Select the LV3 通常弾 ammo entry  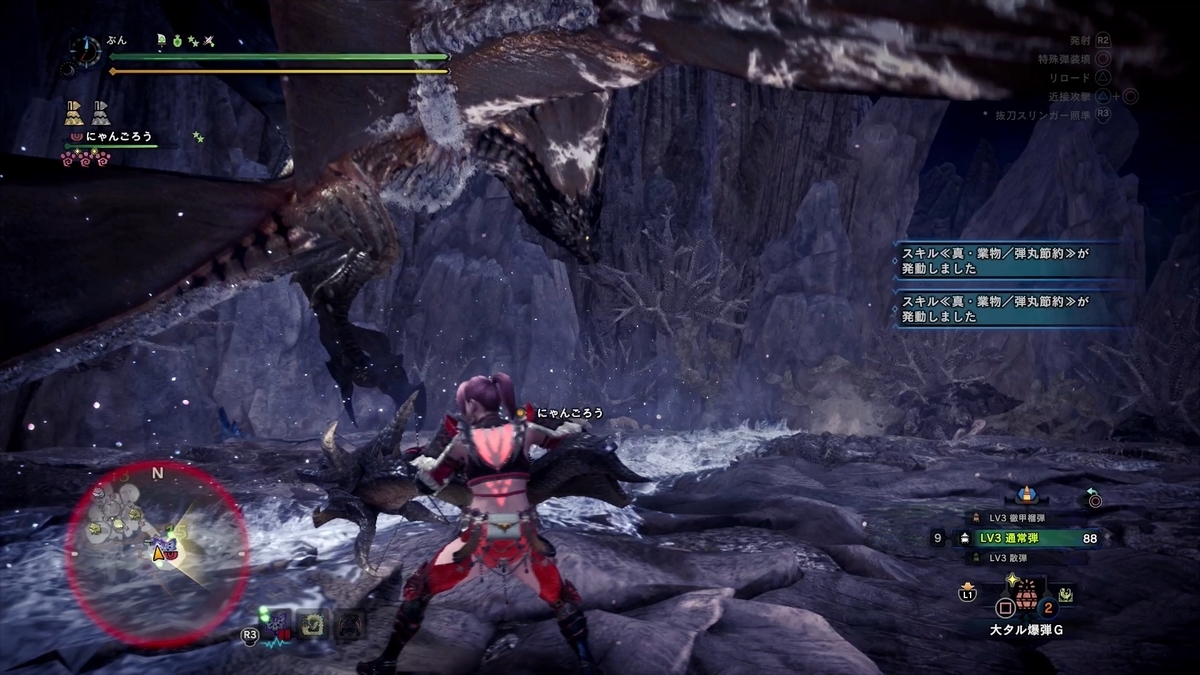[x=1018, y=538]
